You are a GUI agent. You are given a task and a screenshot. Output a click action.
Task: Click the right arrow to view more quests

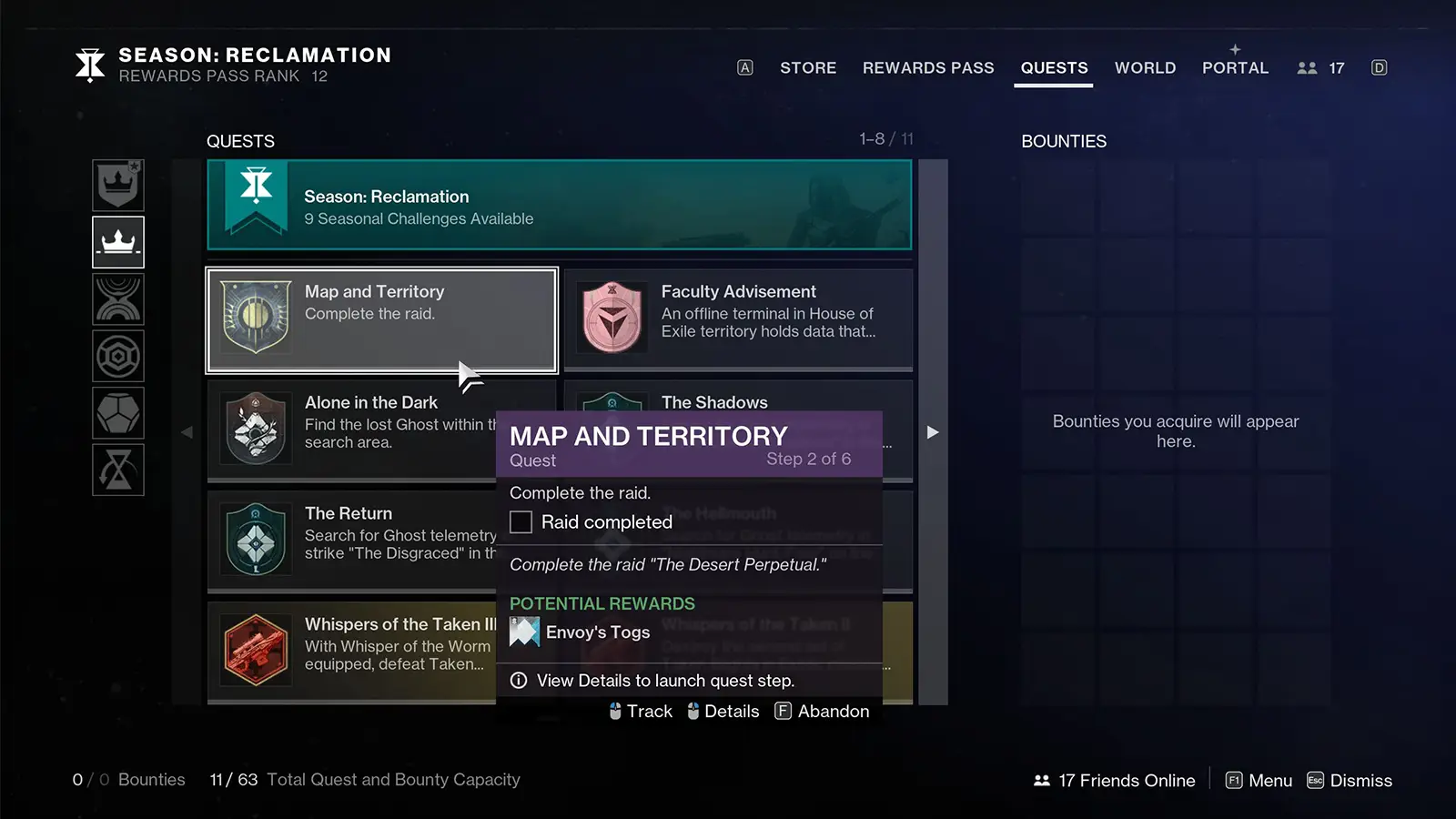933,432
